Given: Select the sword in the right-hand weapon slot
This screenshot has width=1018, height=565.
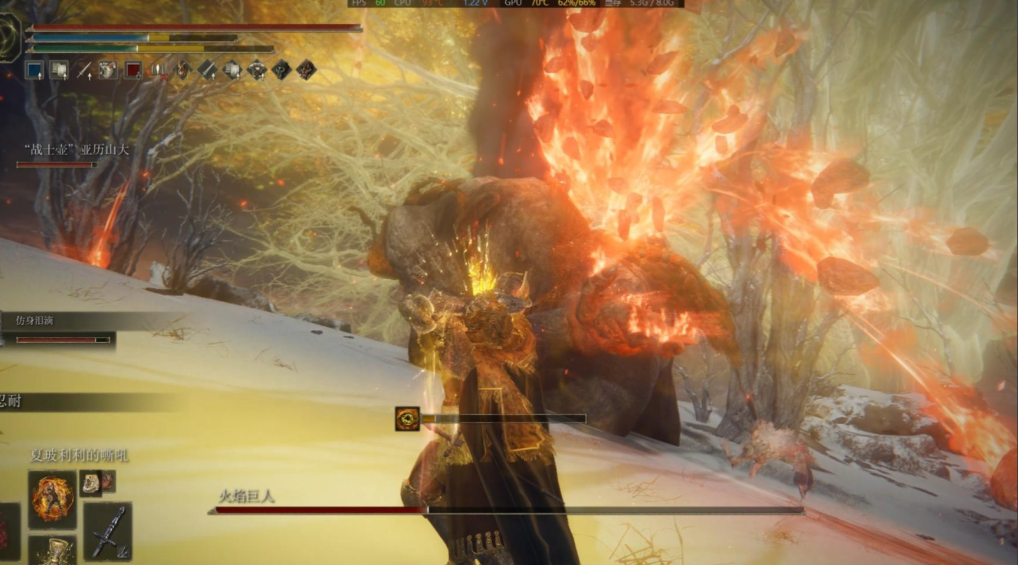Looking at the screenshot, I should 107,531.
